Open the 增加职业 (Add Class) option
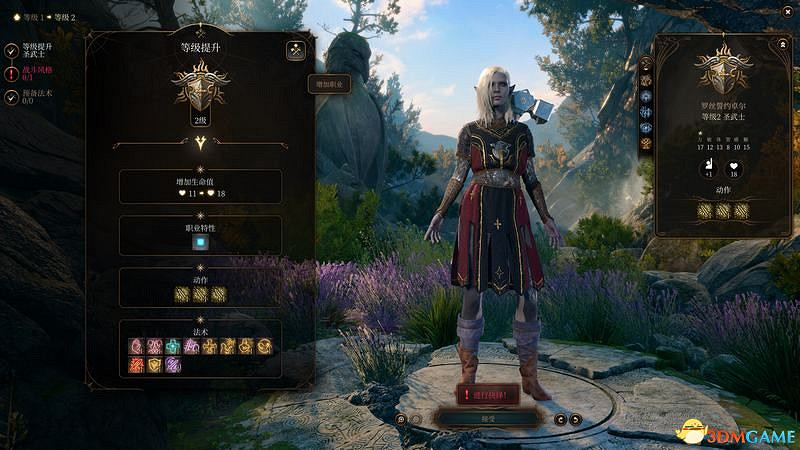The height and width of the screenshot is (450, 800). pos(329,85)
